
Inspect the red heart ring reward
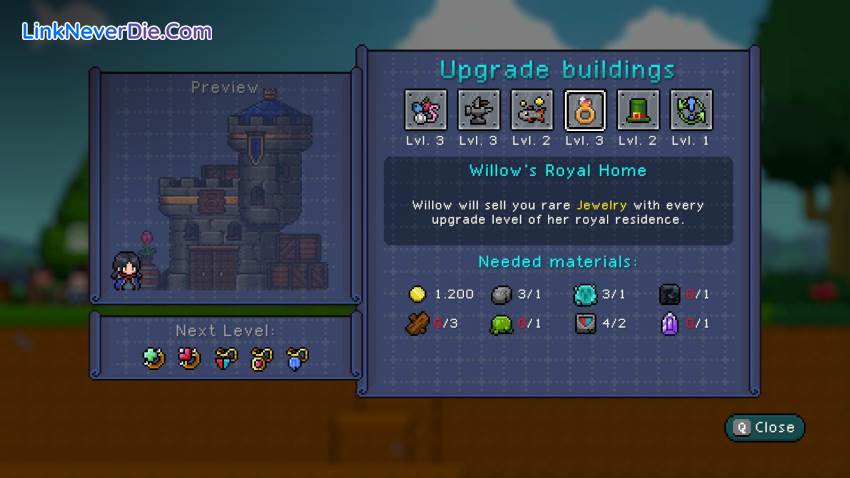(x=189, y=358)
